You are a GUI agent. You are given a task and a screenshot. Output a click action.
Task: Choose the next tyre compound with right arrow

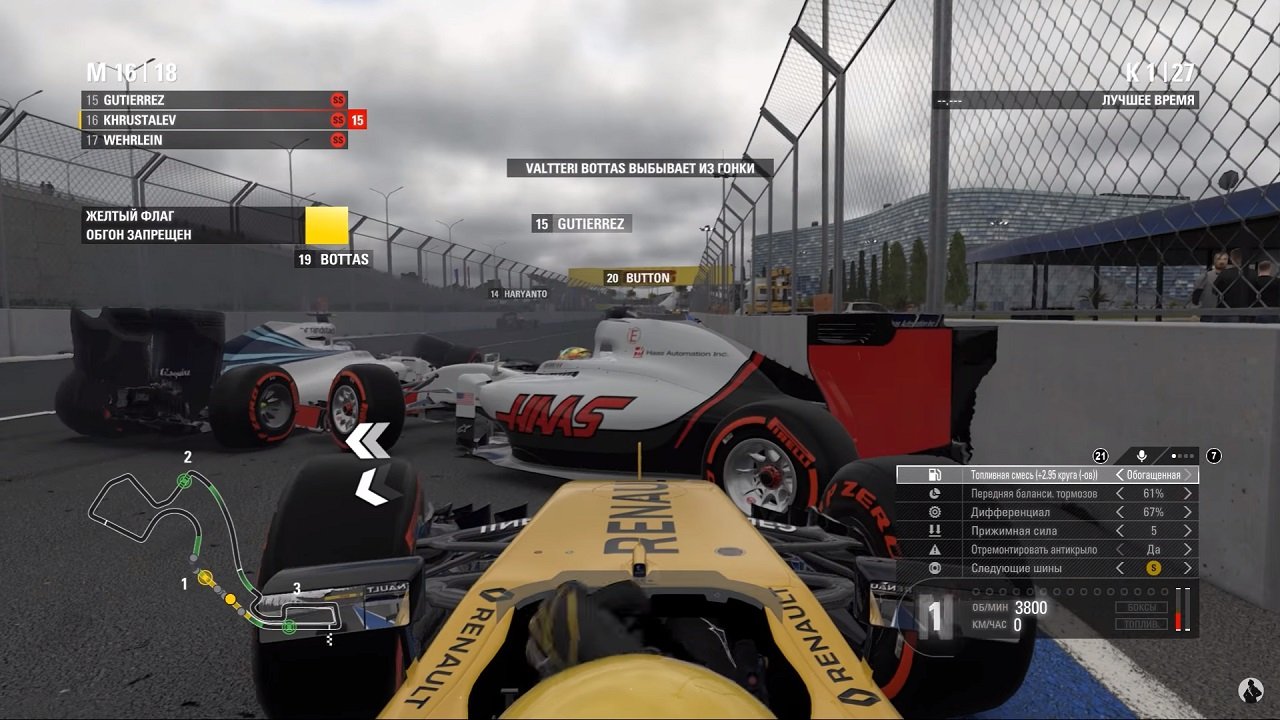pos(1187,568)
